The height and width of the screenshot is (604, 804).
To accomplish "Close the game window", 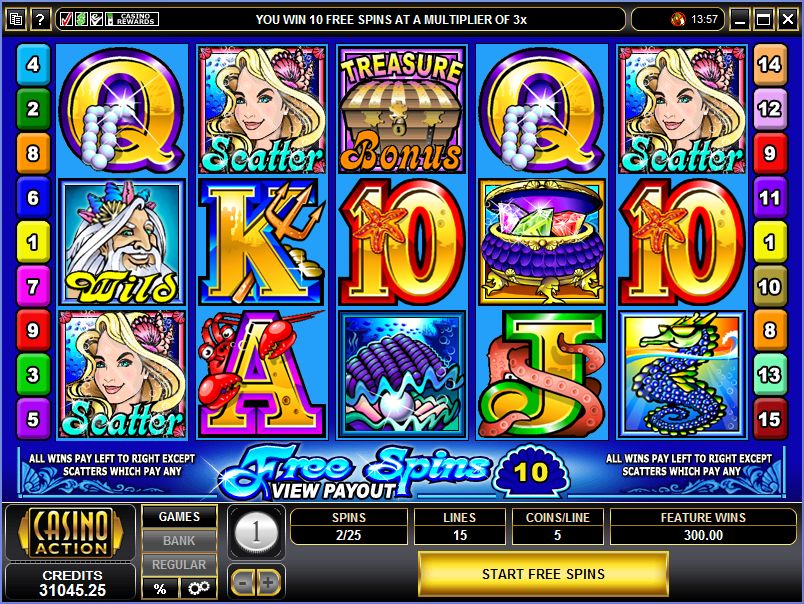I will coord(787,19).
